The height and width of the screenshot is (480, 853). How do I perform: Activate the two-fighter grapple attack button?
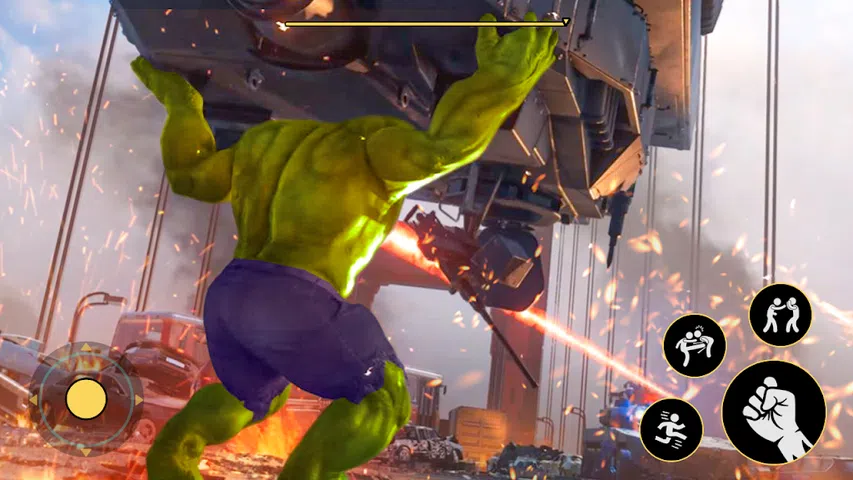tap(779, 314)
